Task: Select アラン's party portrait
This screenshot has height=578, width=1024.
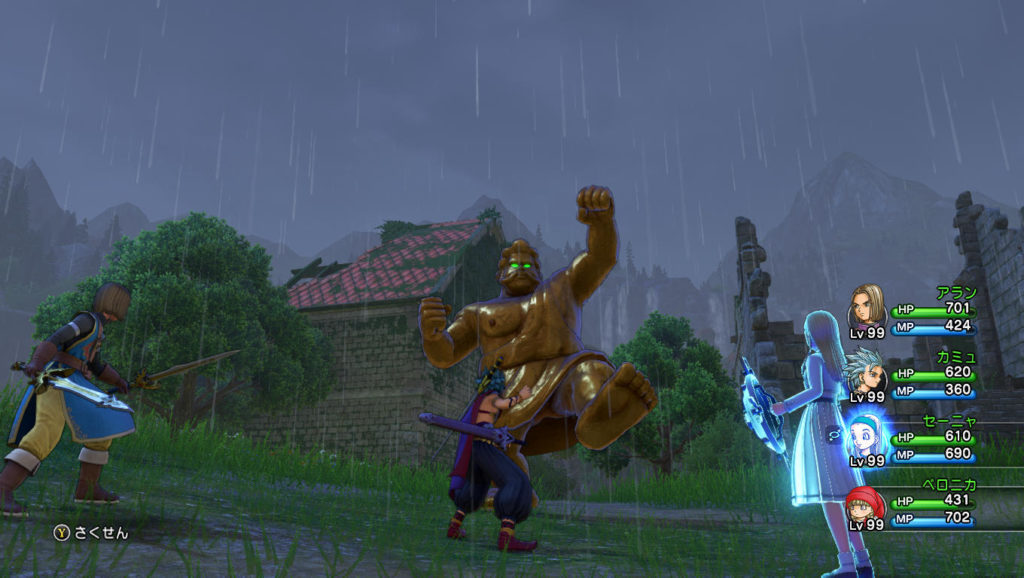Action: click(x=866, y=304)
